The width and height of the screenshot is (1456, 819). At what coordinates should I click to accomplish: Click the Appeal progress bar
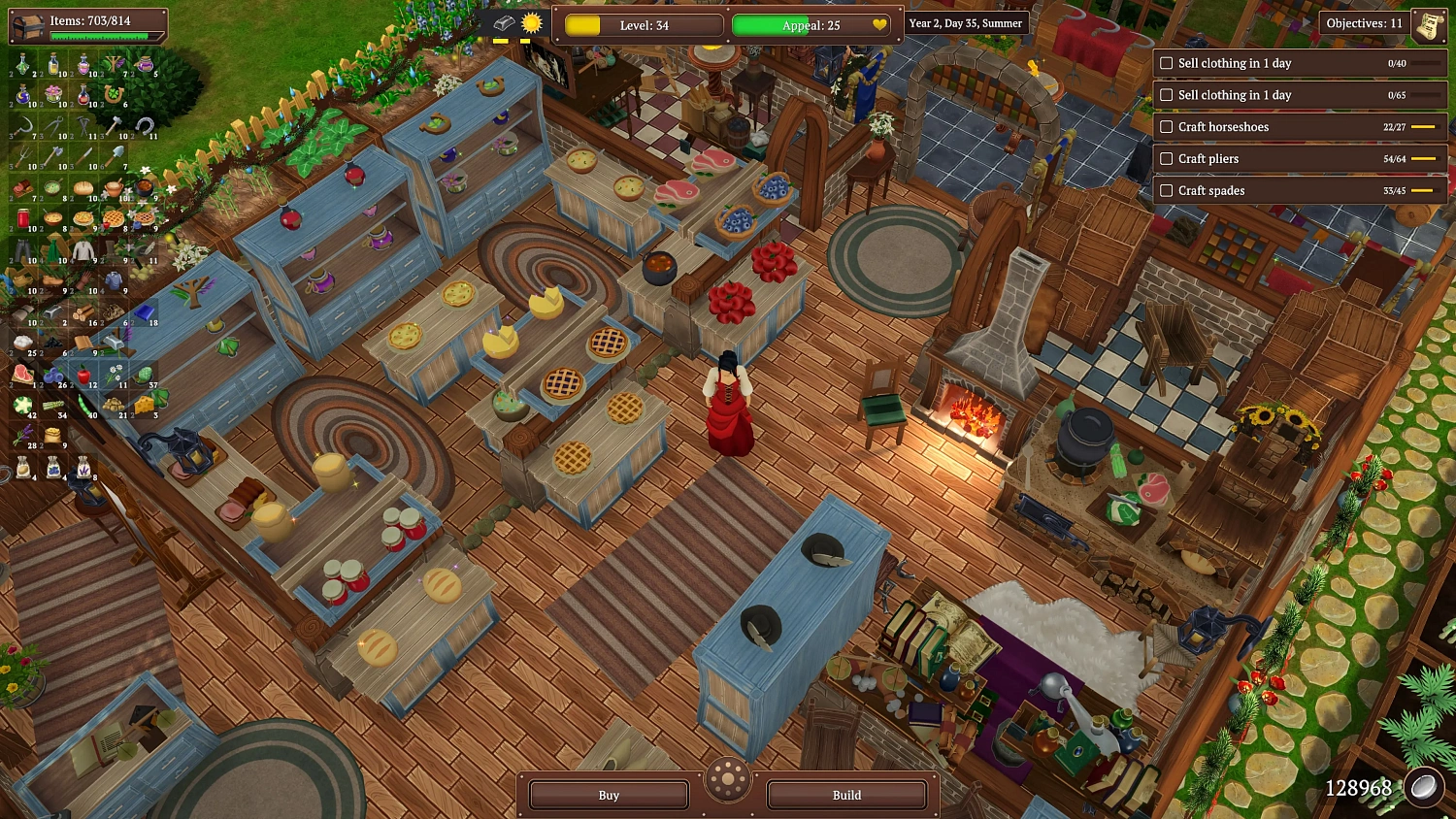[x=811, y=25]
